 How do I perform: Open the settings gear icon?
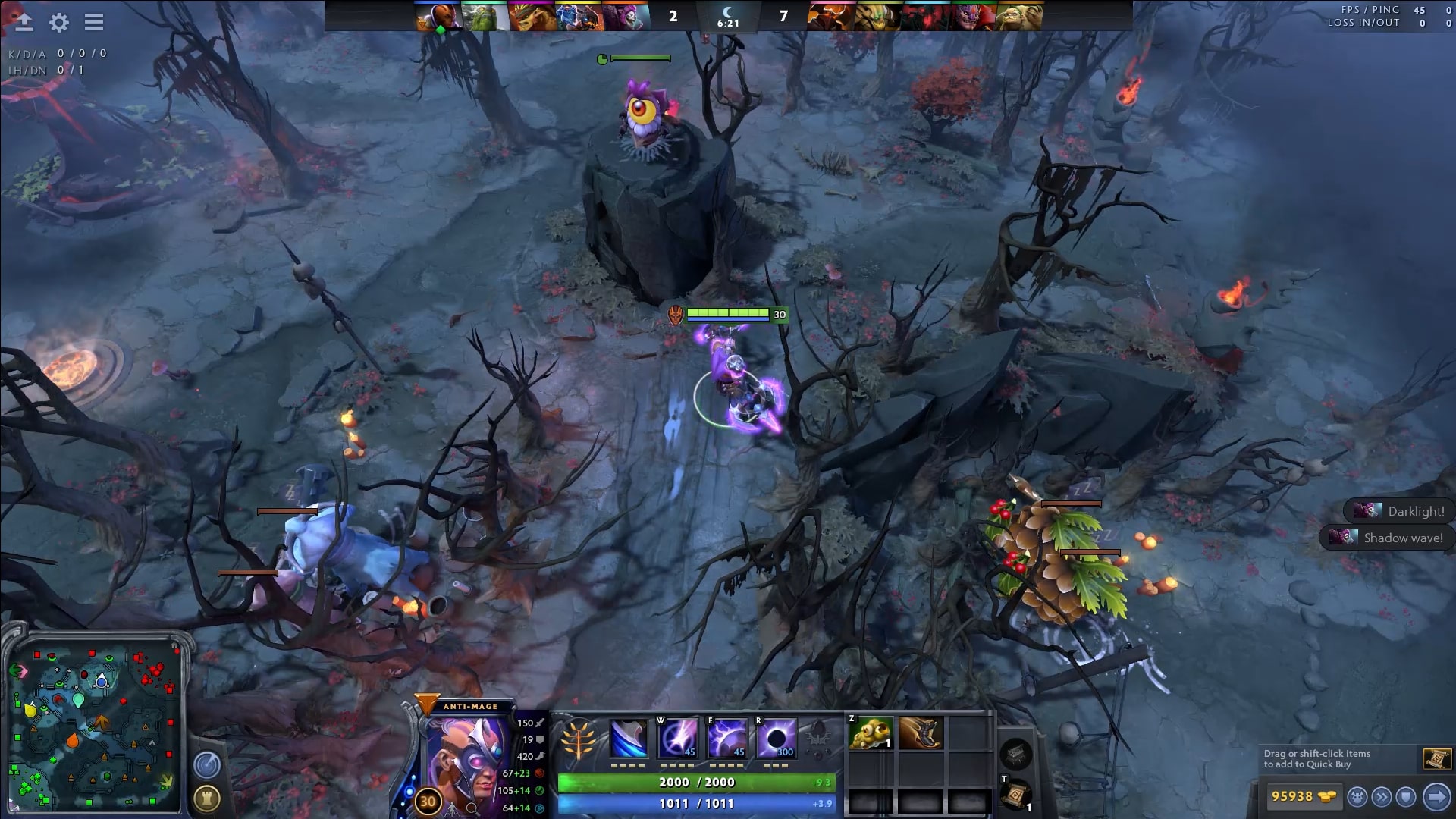59,23
